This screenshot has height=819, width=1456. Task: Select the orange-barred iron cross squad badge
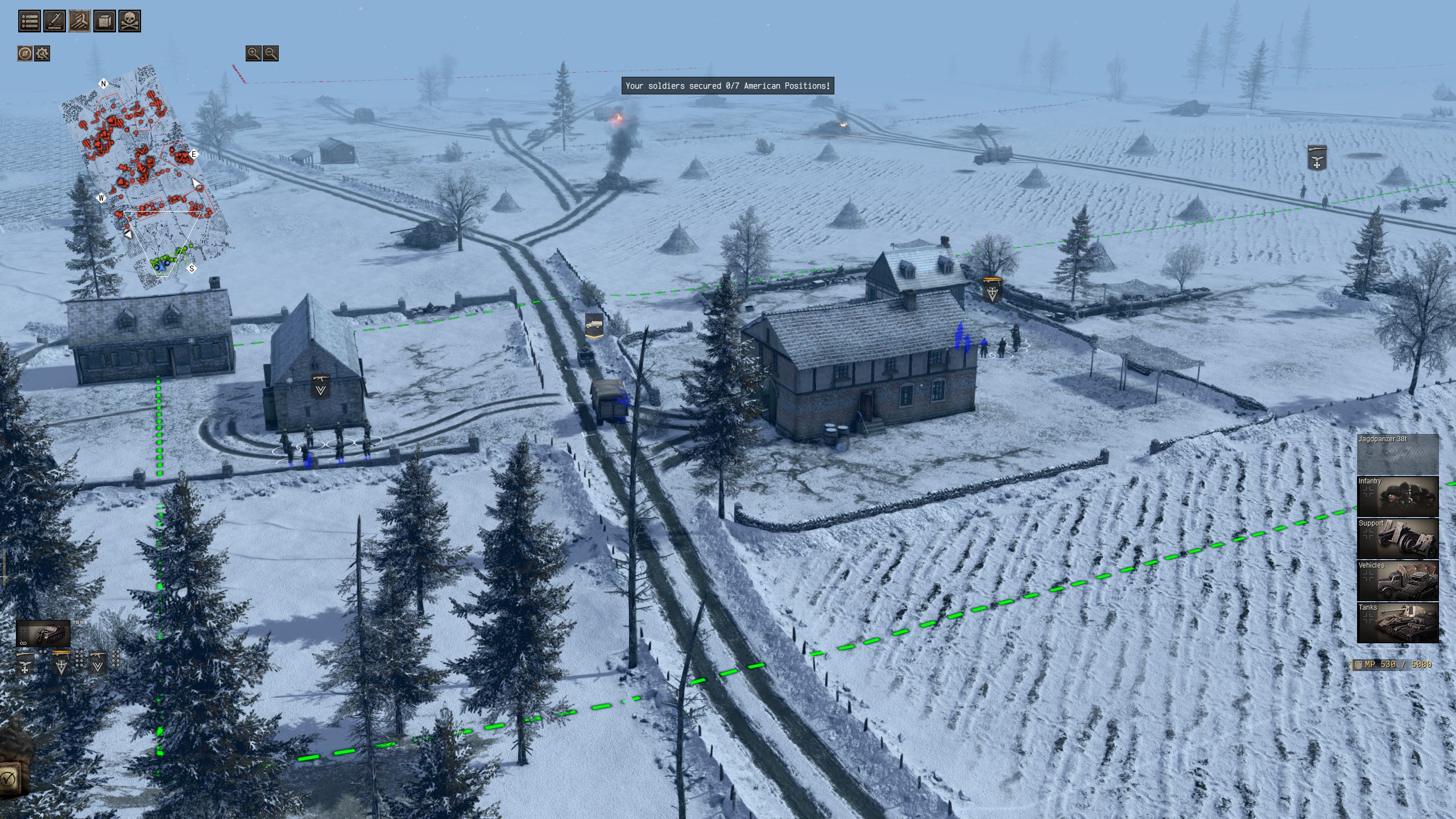(61, 663)
